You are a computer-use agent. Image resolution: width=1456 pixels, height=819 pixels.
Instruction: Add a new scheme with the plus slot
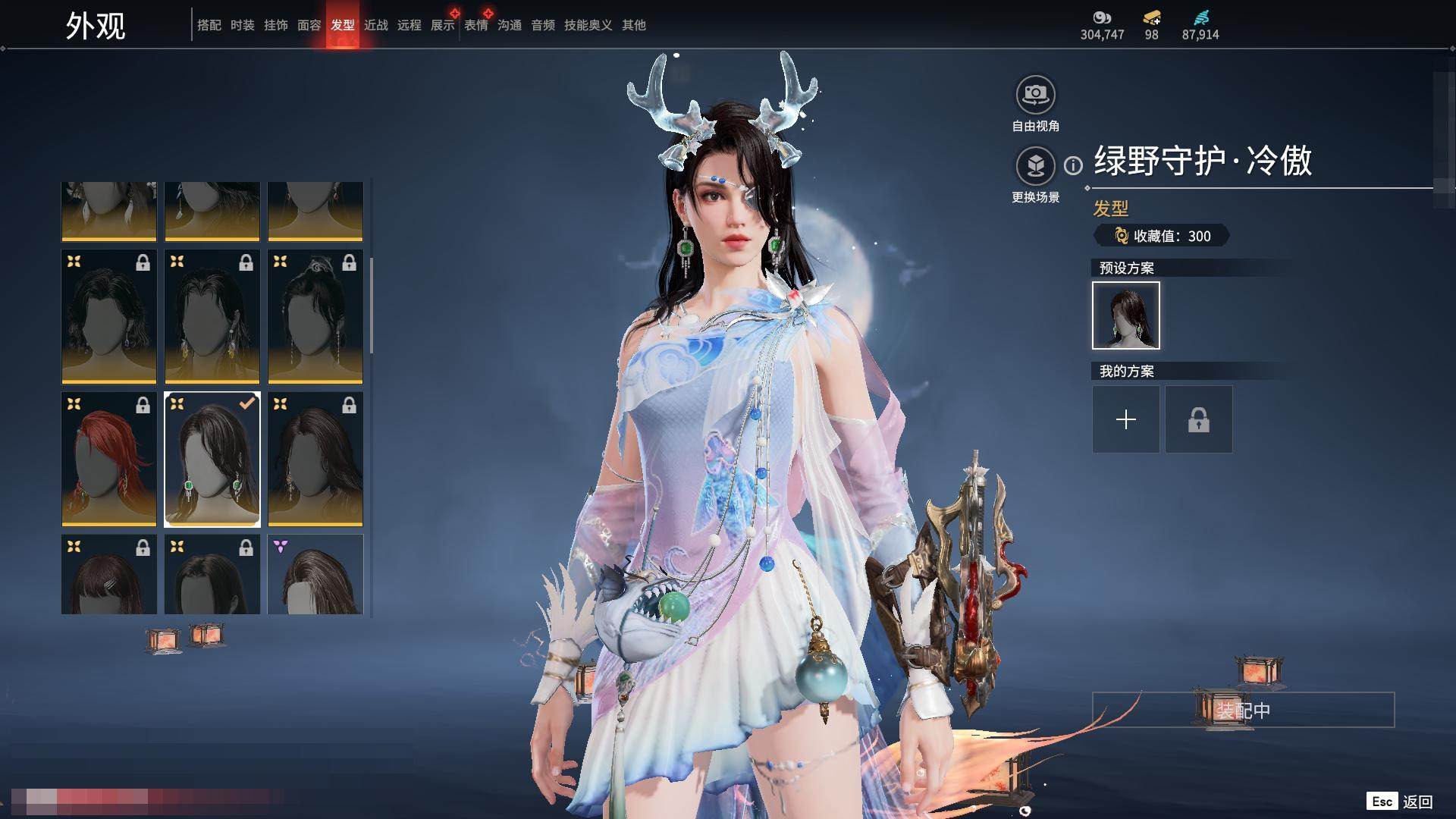(x=1125, y=419)
